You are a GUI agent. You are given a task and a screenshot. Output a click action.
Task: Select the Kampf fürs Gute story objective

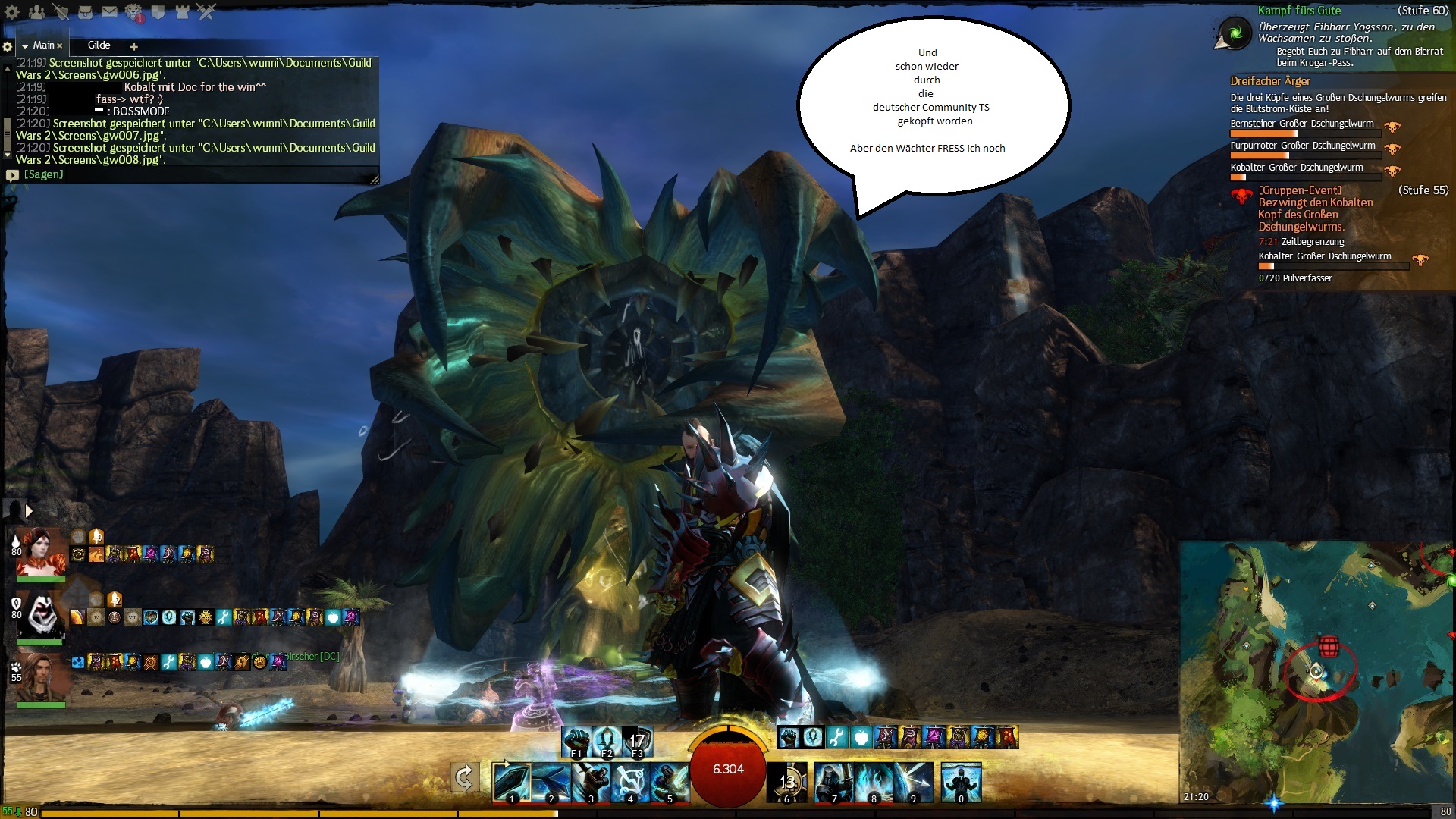click(x=1298, y=11)
